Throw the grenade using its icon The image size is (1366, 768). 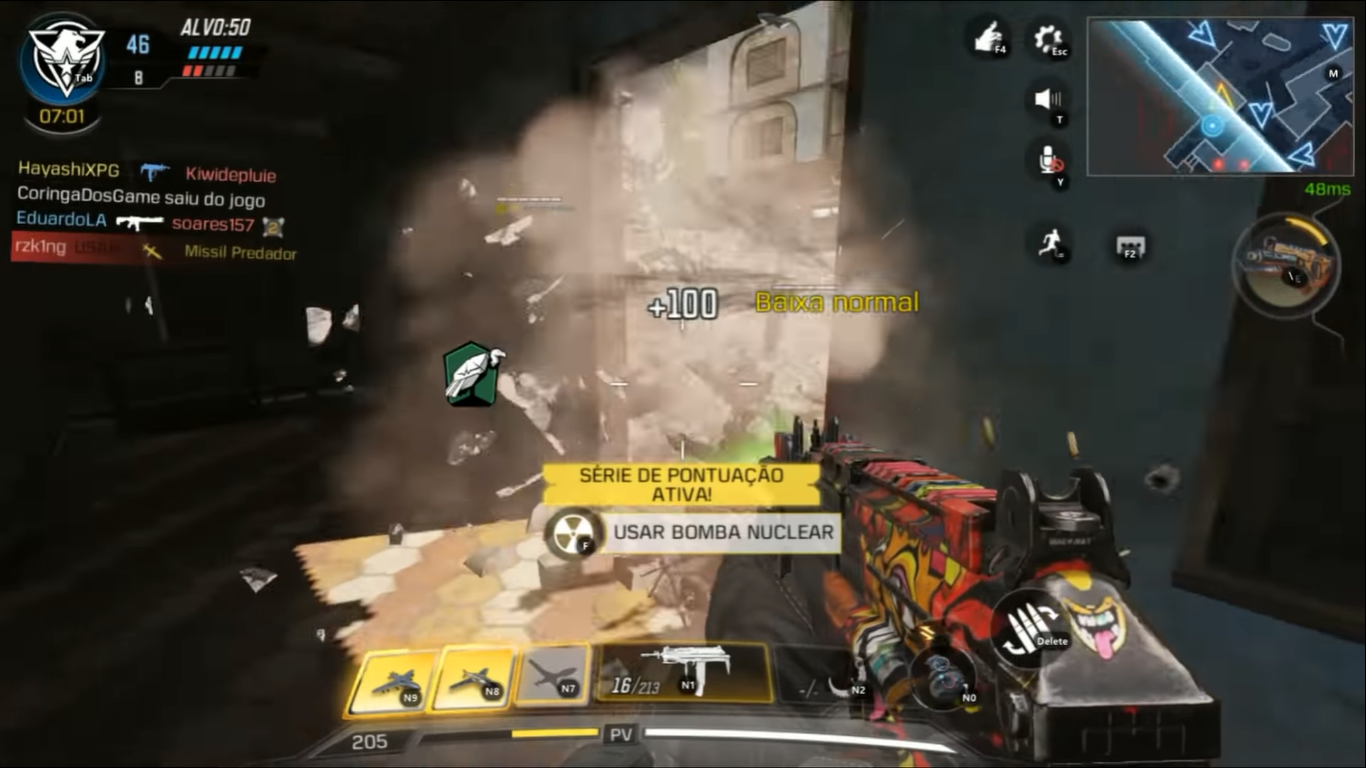coord(941,677)
